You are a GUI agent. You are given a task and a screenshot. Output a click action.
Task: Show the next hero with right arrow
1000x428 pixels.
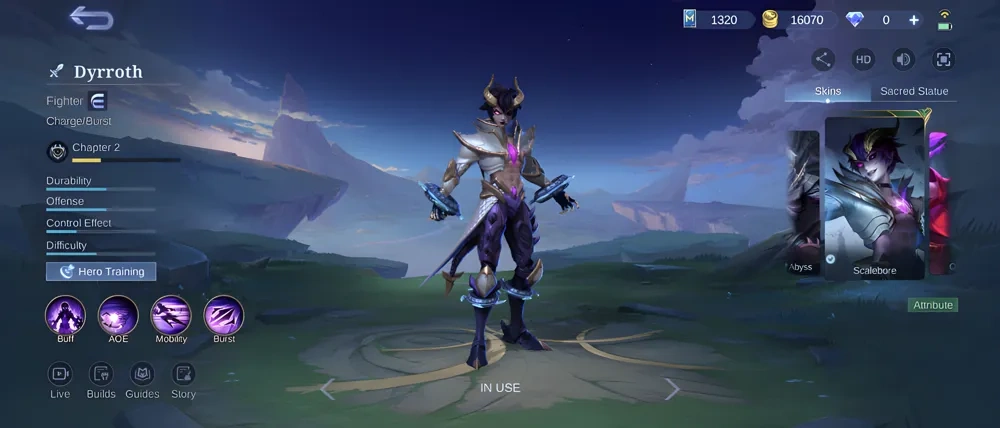tap(672, 389)
